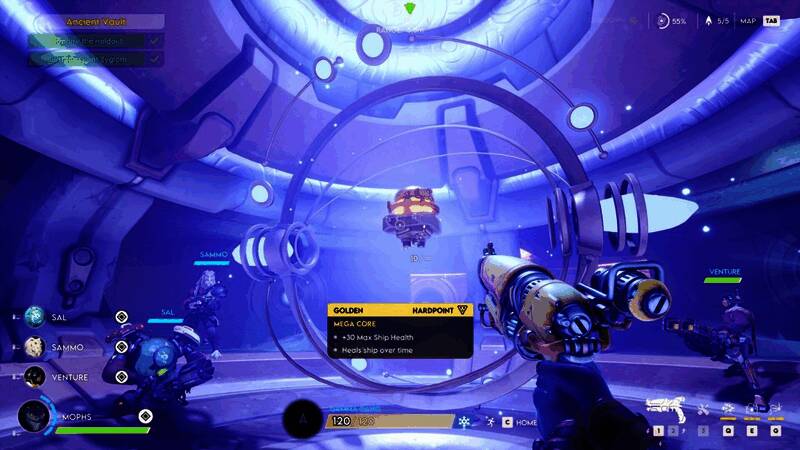Image resolution: width=800 pixels, height=450 pixels.
Task: Select Venture's squad portrait
Action: click(x=35, y=376)
